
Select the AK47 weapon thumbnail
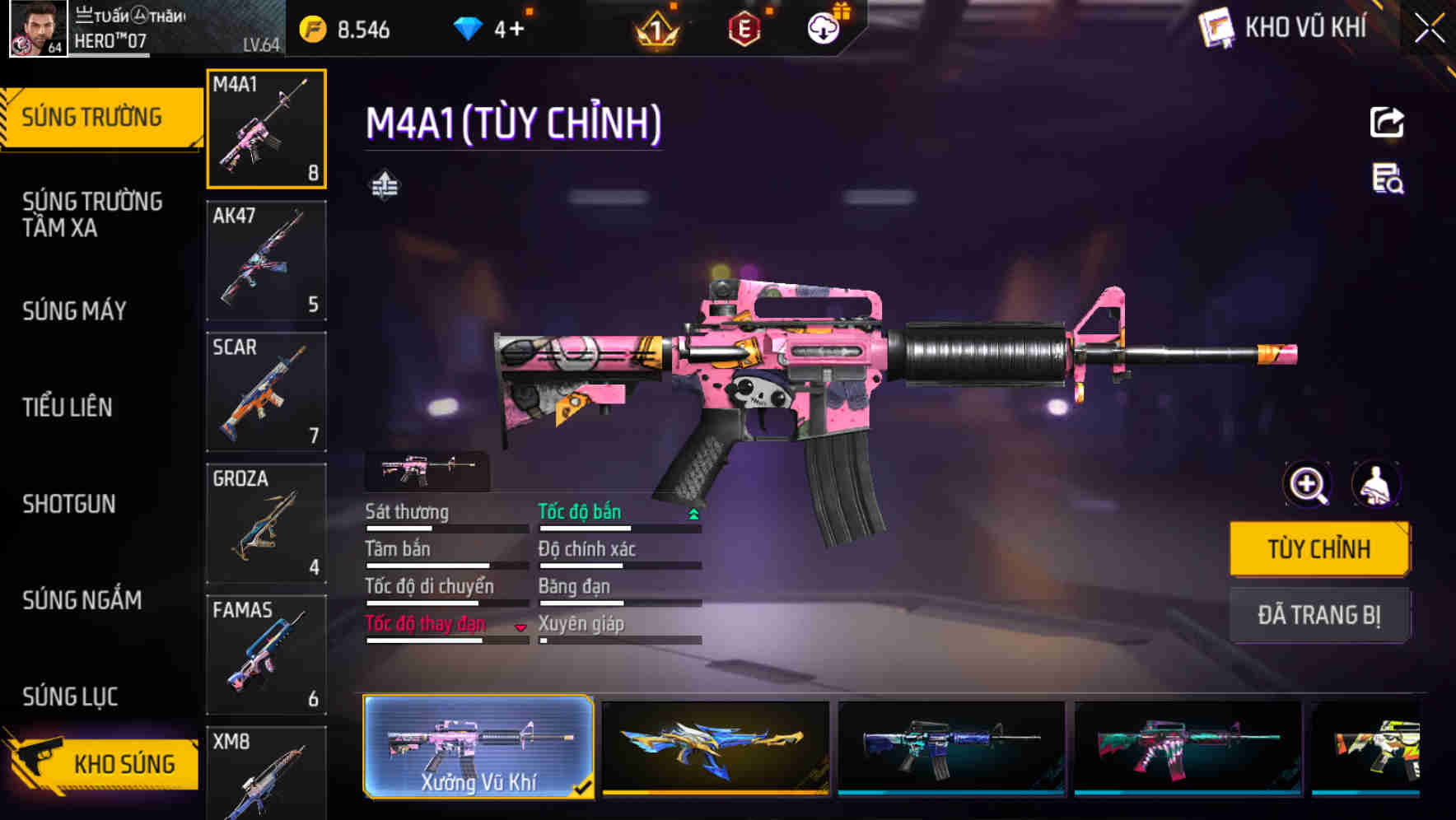click(x=265, y=259)
